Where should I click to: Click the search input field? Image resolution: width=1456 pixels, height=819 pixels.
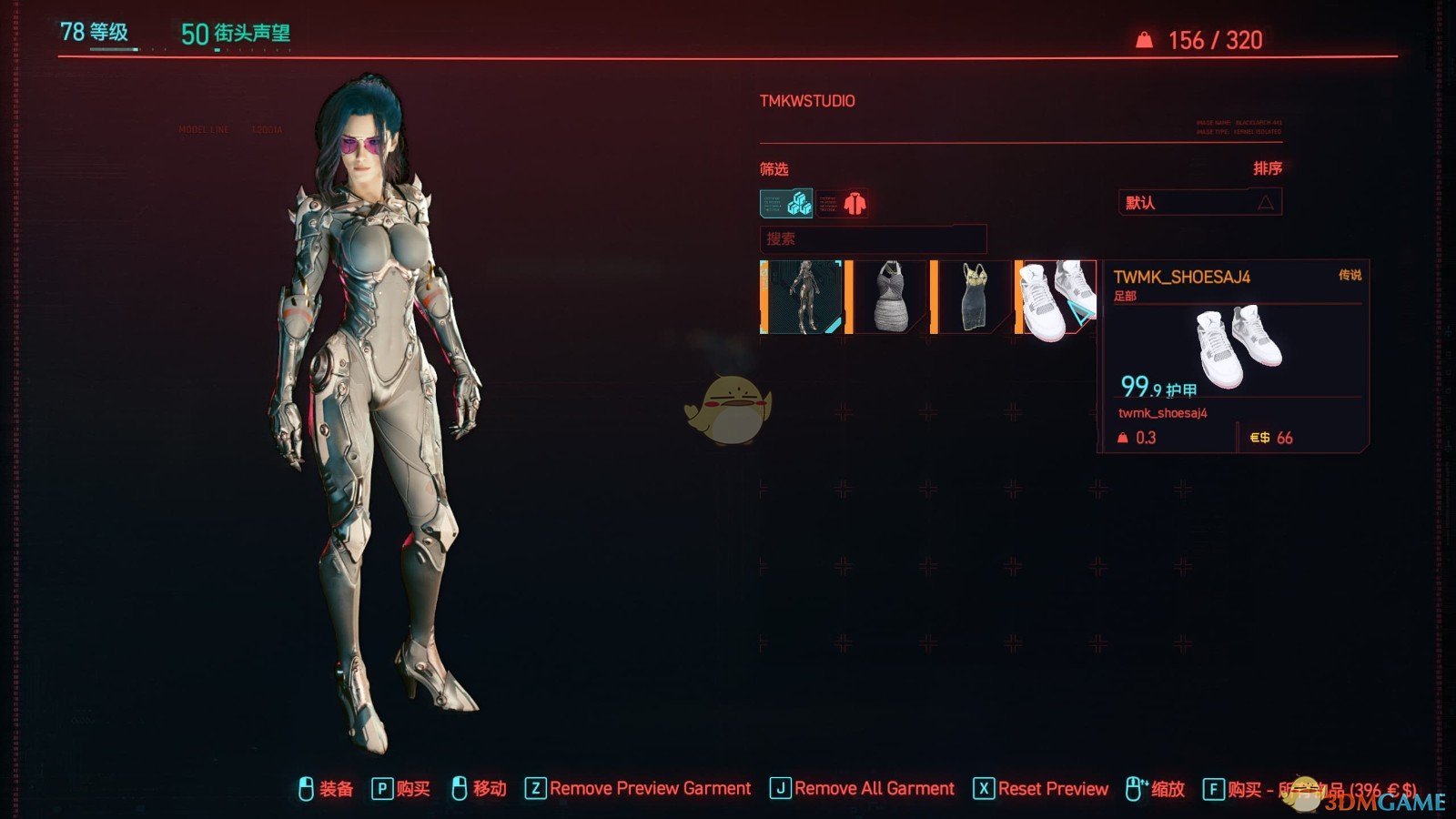(x=873, y=239)
